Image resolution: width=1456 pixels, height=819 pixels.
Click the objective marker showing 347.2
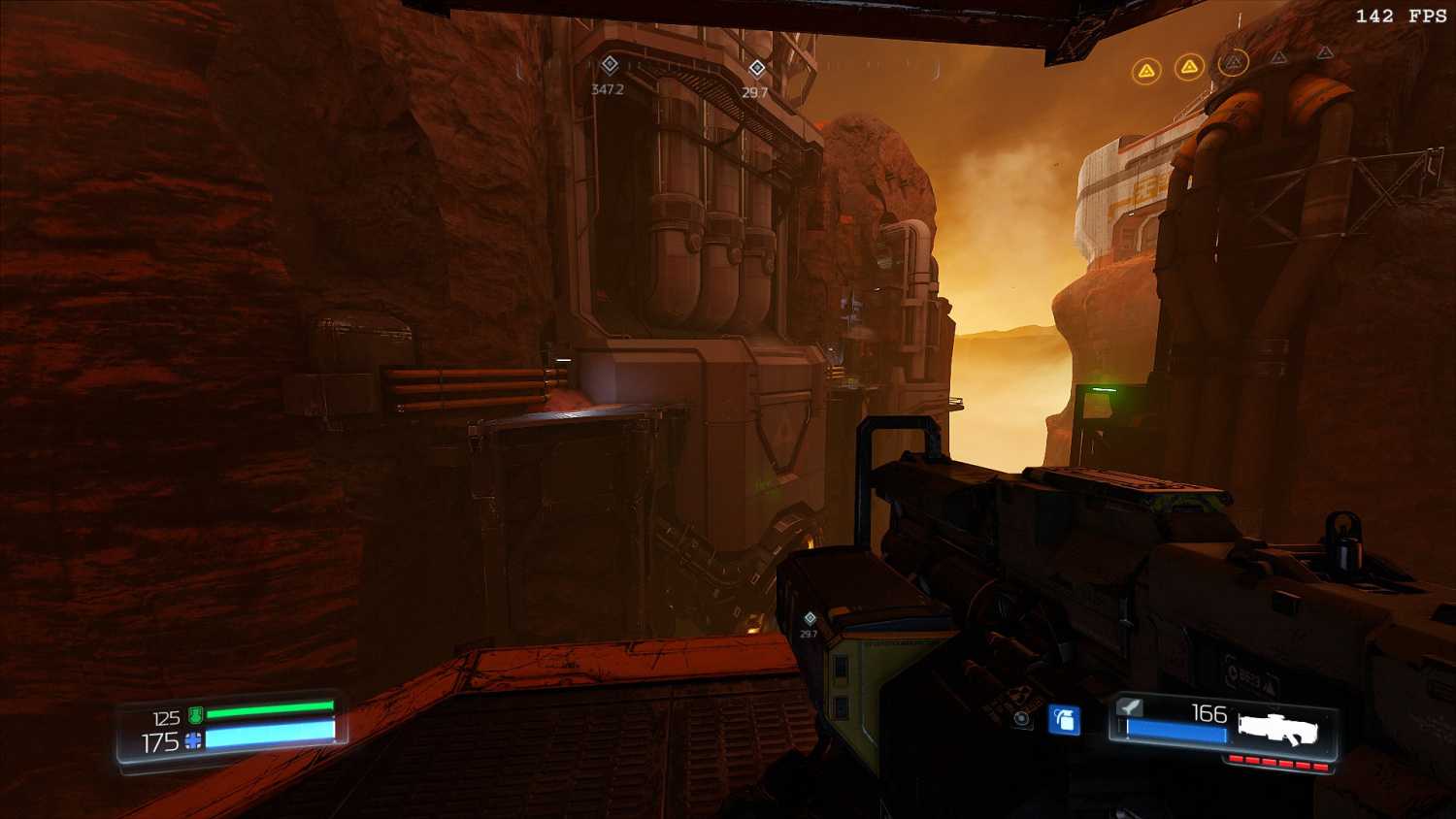(x=610, y=65)
